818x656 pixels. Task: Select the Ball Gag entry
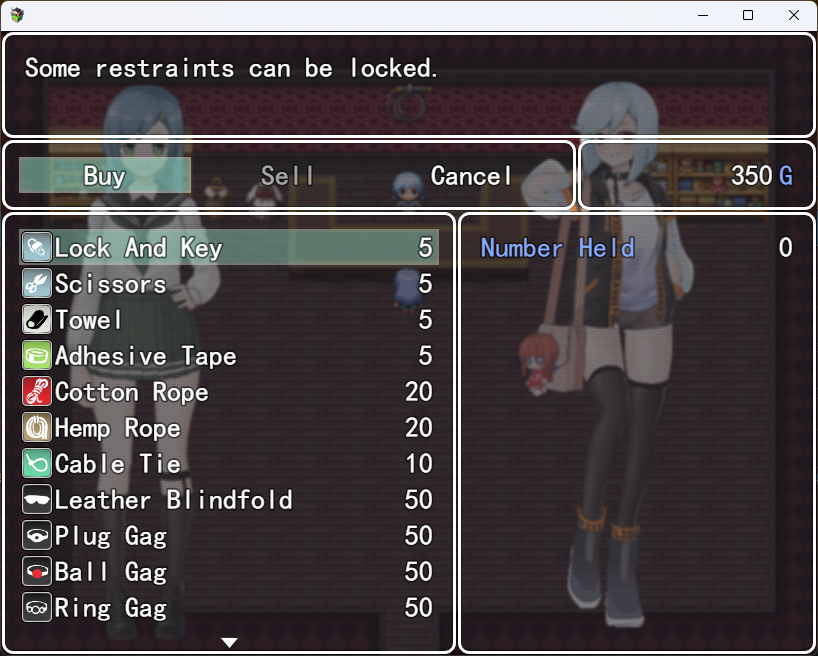(x=229, y=572)
